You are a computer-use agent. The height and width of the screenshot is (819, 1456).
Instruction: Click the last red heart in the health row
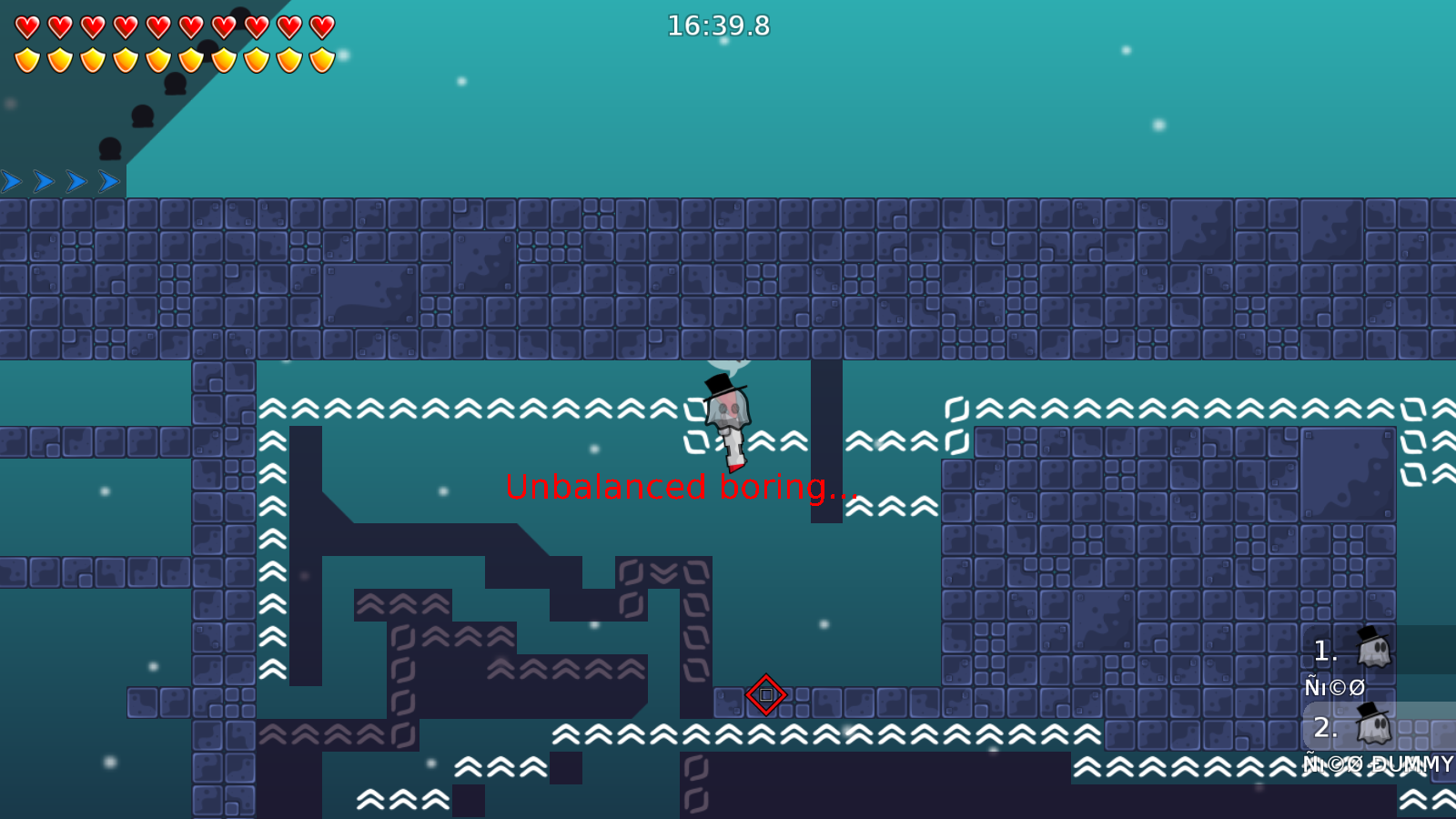tap(320, 25)
